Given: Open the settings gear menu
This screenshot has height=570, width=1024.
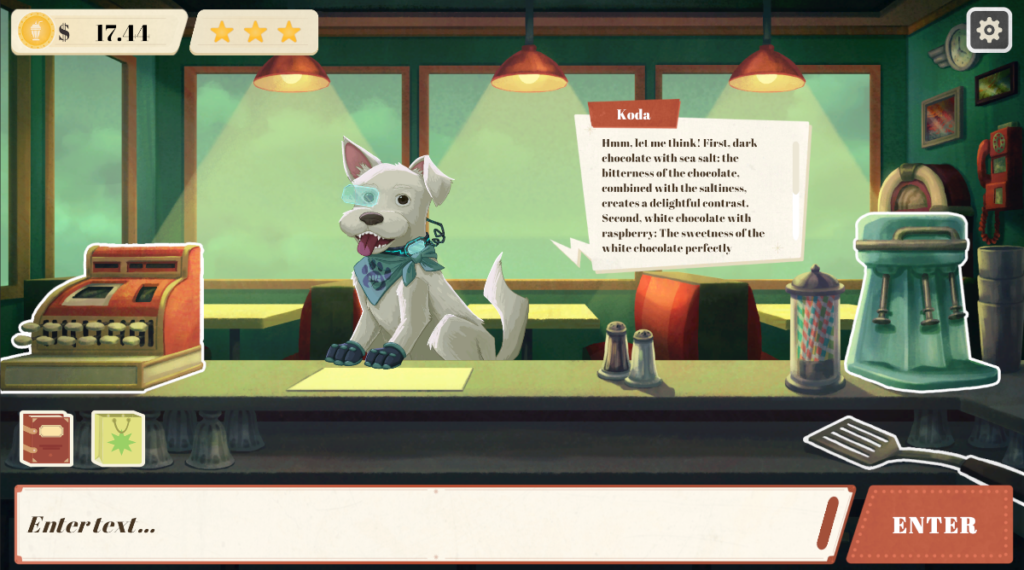Looking at the screenshot, I should [x=988, y=30].
